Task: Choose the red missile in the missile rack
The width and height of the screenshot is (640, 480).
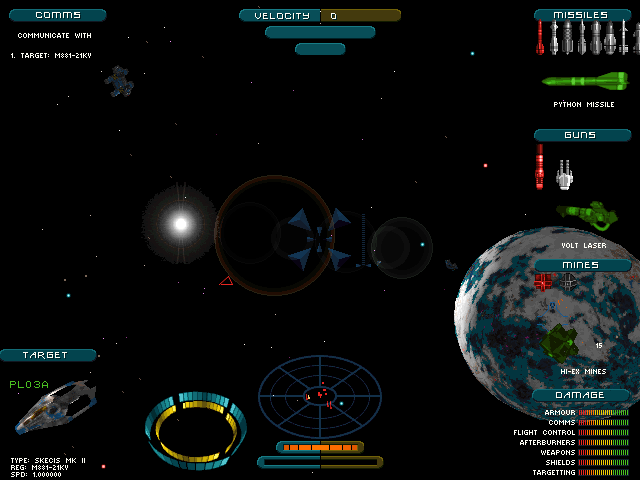Action: coord(541,38)
